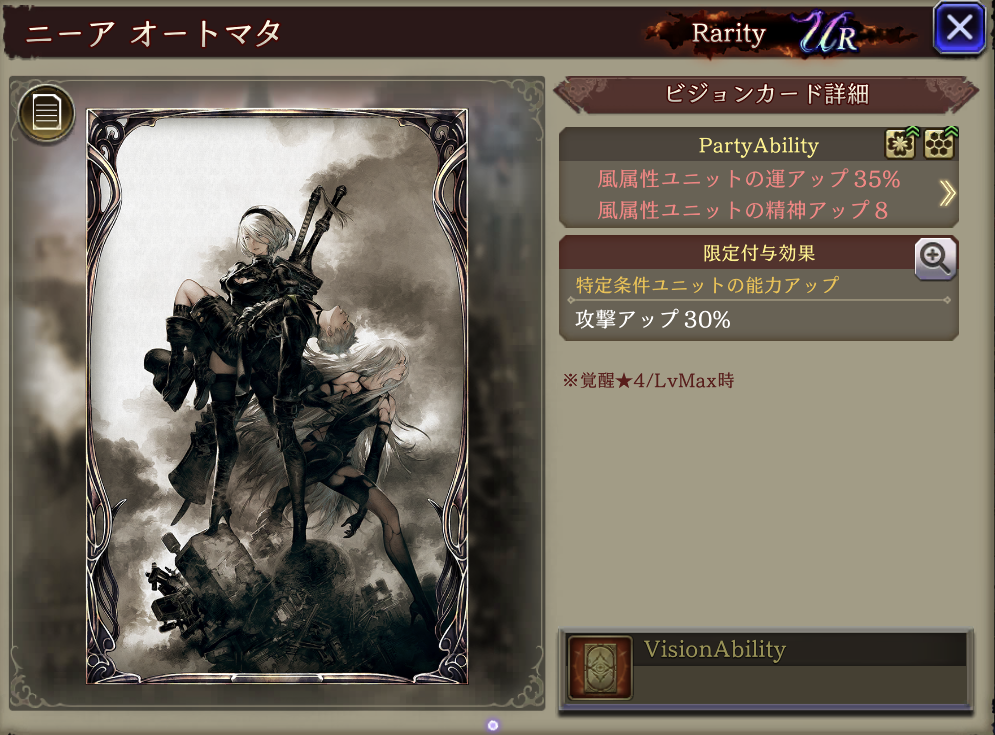Magnify the 限定付与効果 details
Viewport: 995px width, 735px height.
point(936,259)
